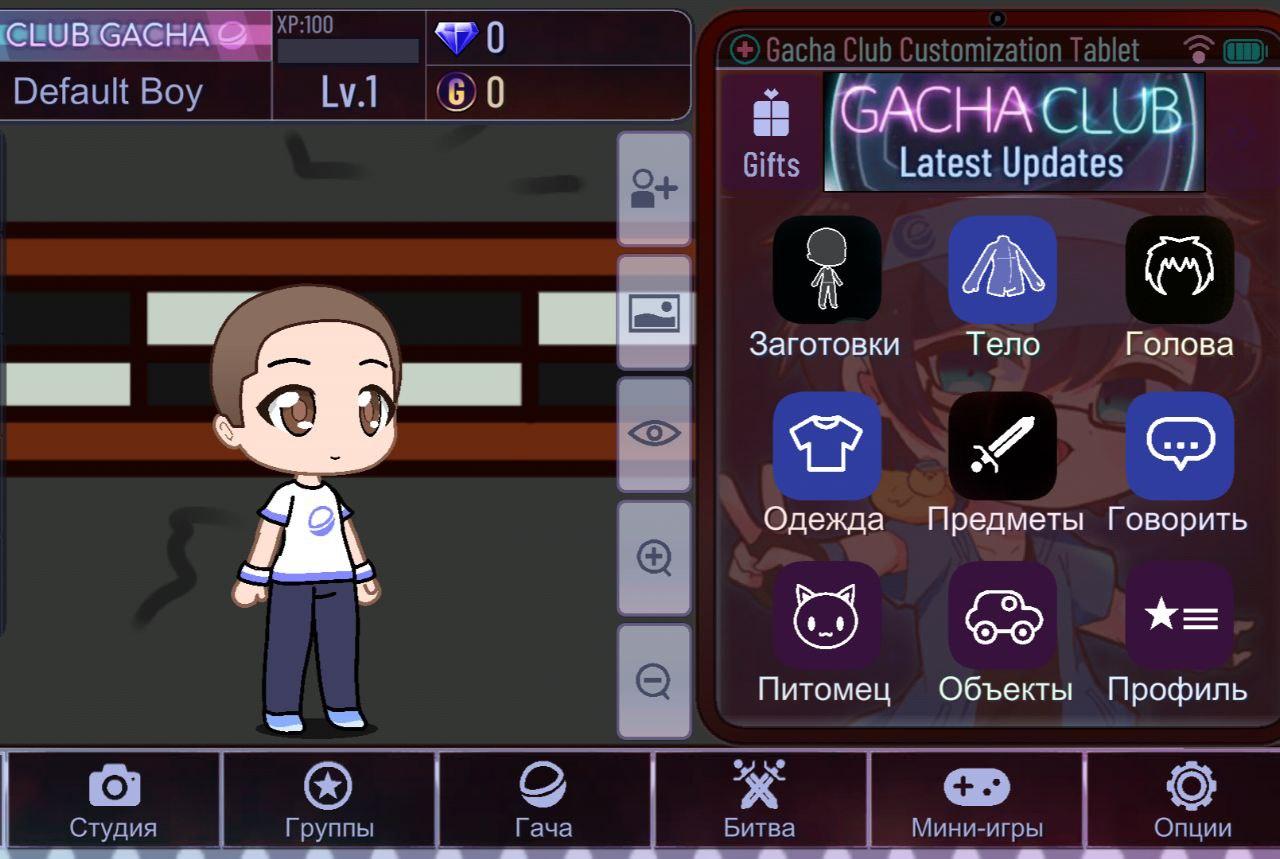Open the Профиль star list icon

1178,618
